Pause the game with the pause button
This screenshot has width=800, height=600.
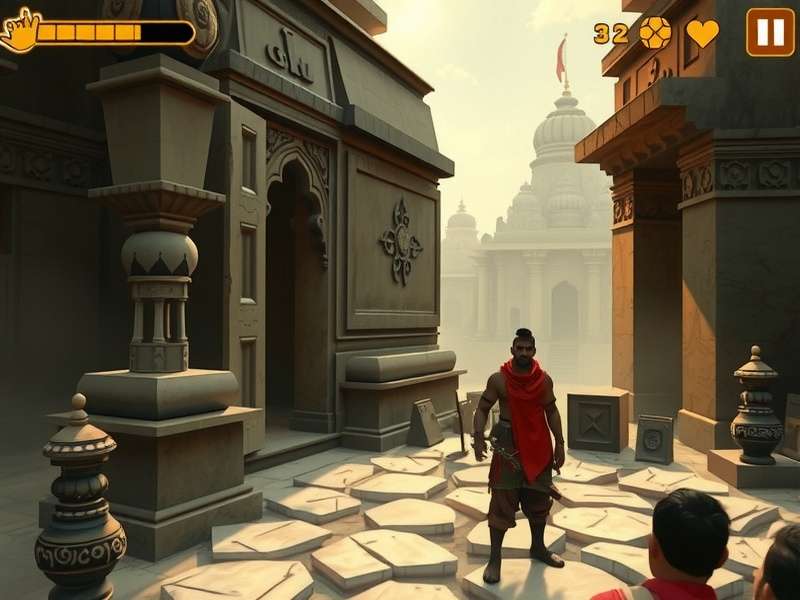pyautogui.click(x=770, y=32)
